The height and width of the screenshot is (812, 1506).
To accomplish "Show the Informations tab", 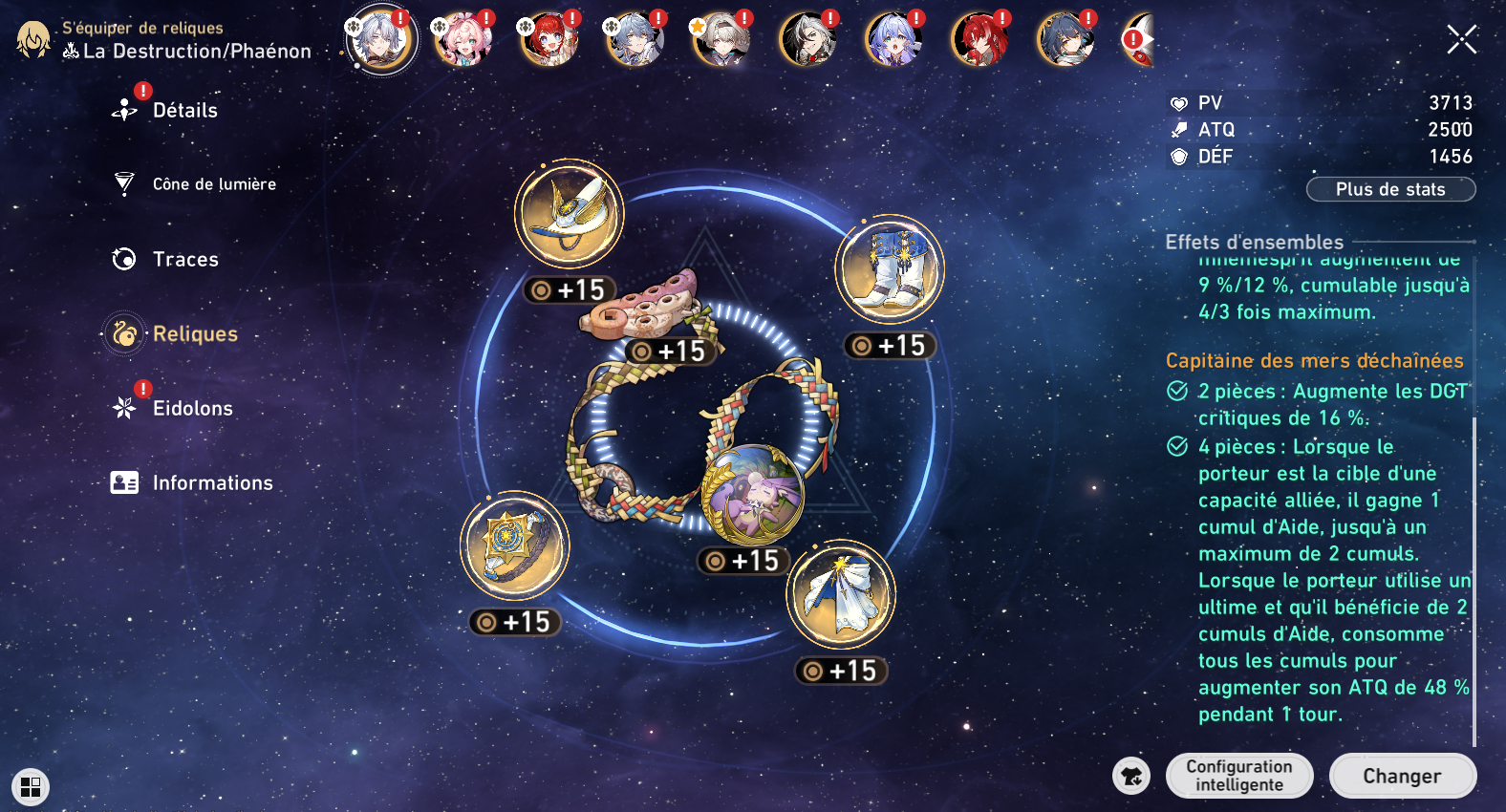I will click(212, 482).
